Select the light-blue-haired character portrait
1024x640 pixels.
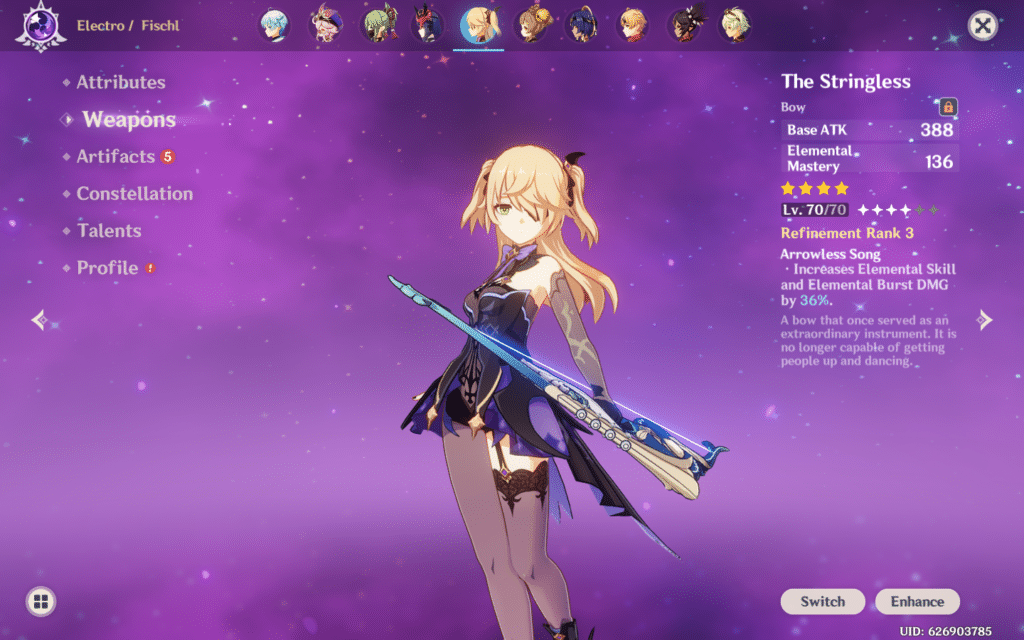tap(275, 25)
